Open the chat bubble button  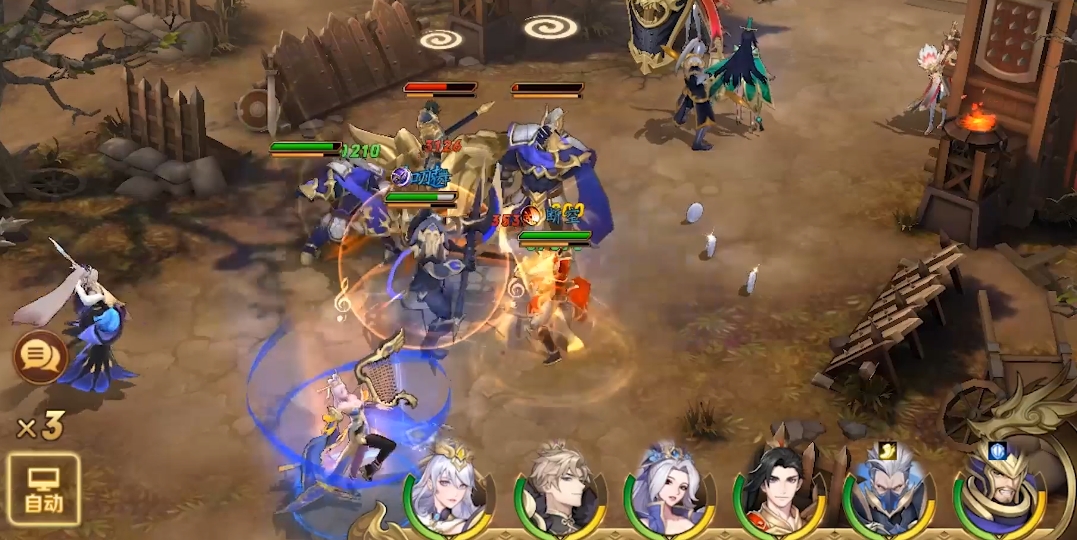40,357
